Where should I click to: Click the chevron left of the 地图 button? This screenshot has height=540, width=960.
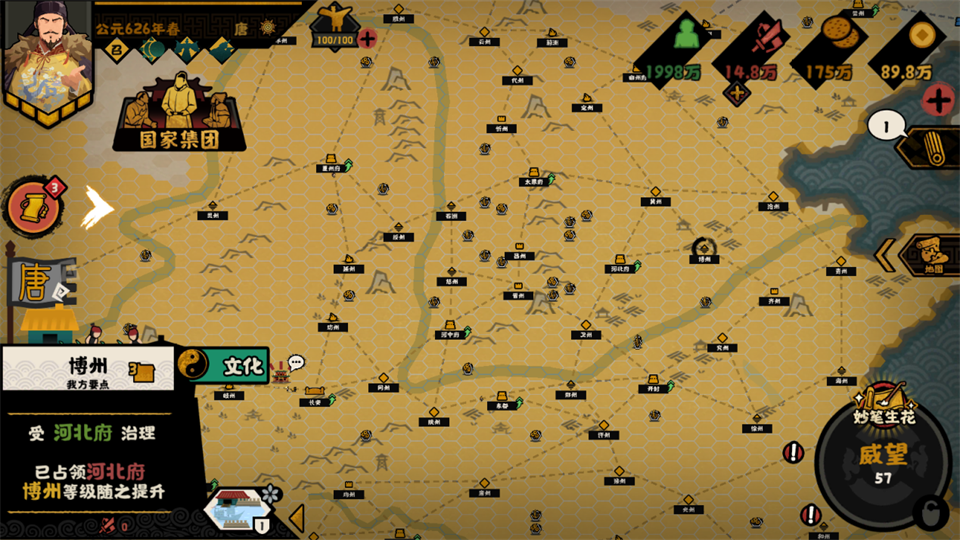coord(885,255)
